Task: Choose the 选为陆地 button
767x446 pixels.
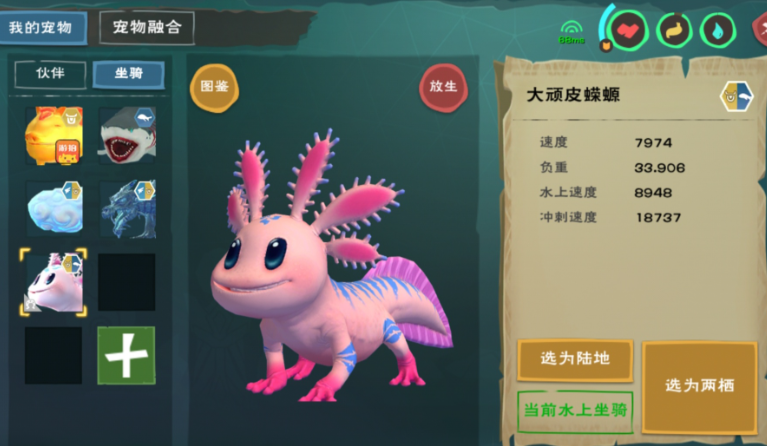Action: 574,359
